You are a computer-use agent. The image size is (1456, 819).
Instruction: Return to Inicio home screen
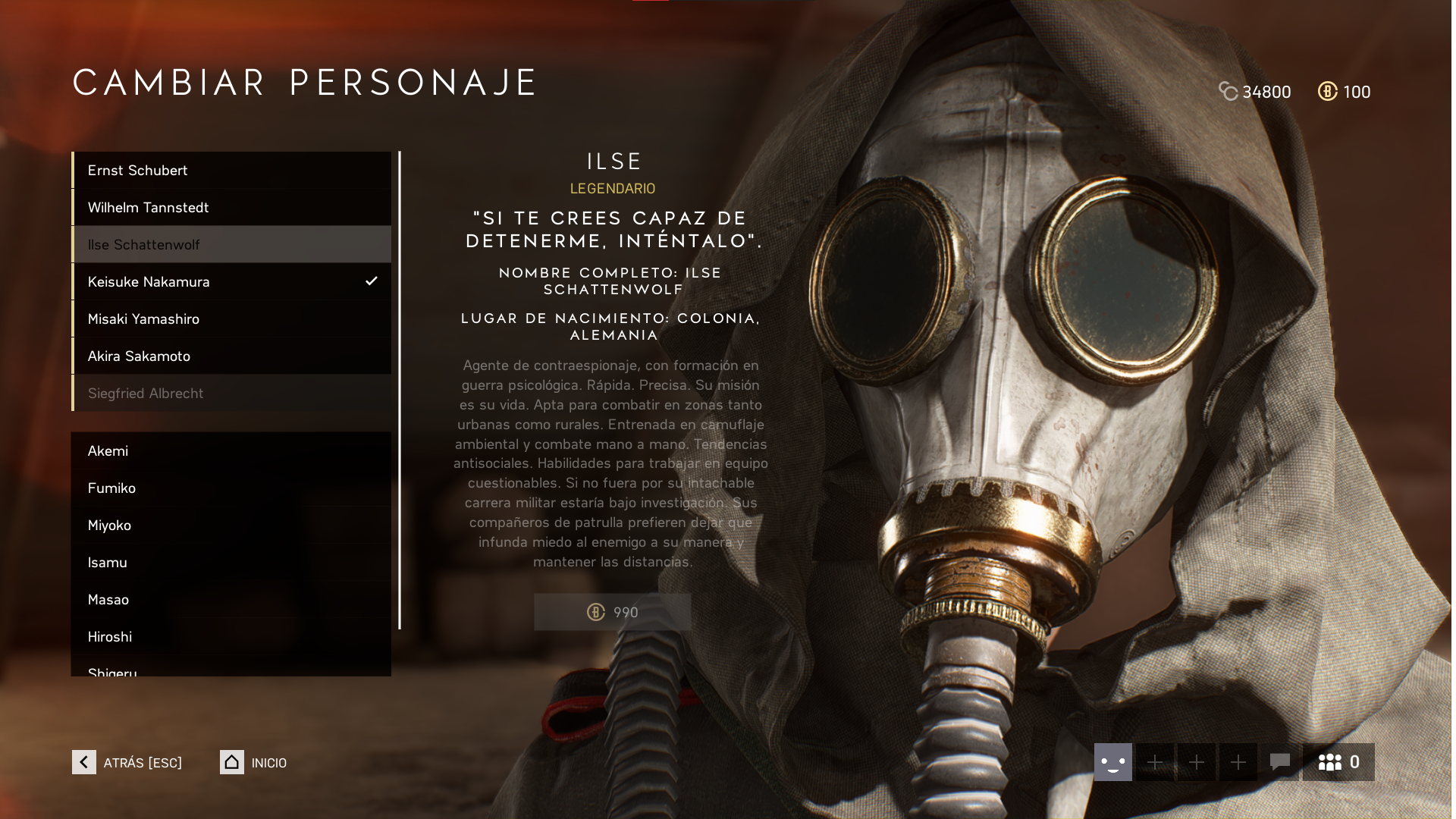coord(254,762)
